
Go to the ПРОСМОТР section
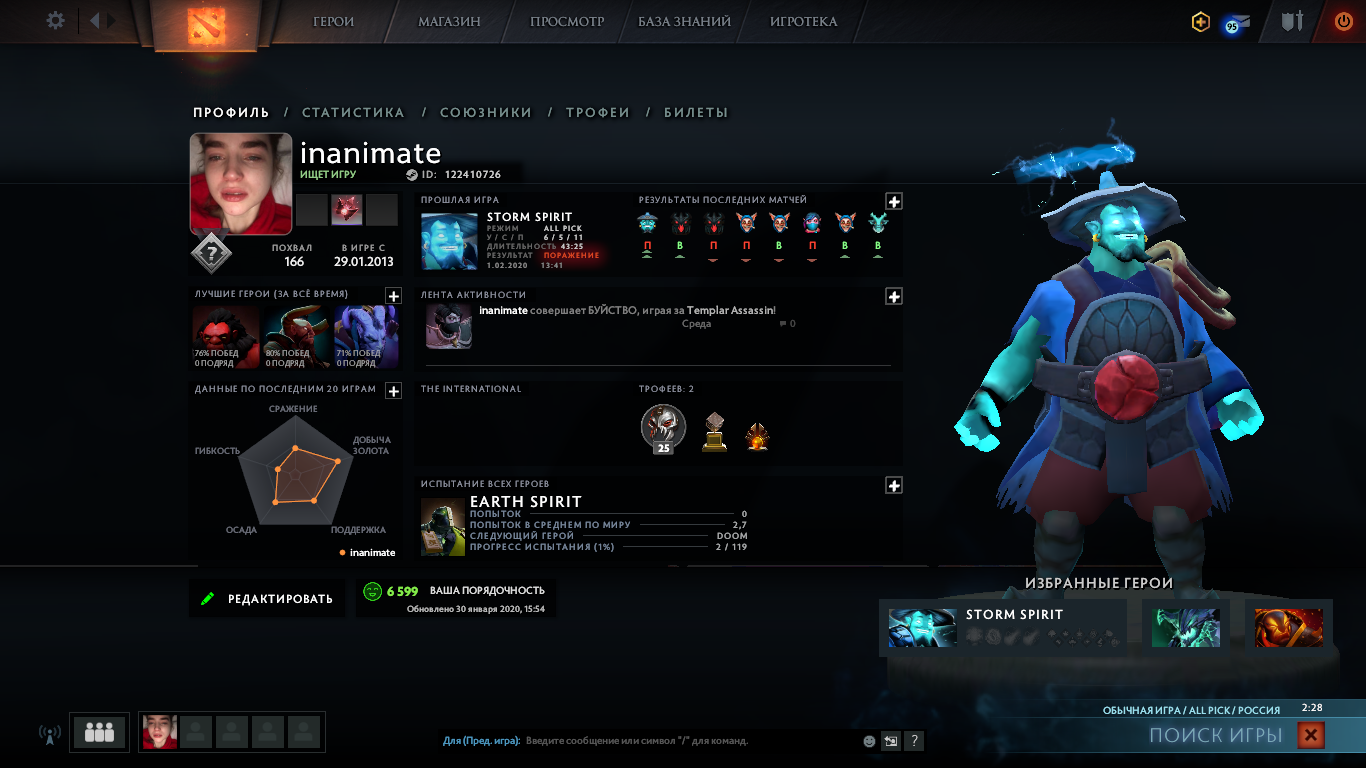[567, 21]
